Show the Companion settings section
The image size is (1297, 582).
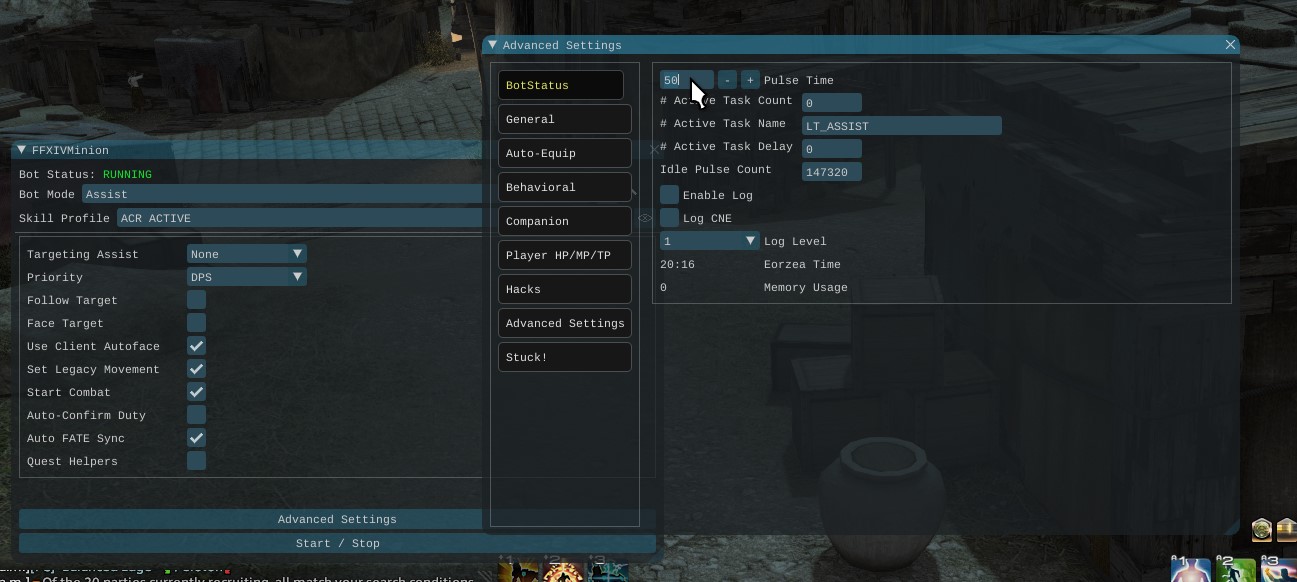point(564,221)
